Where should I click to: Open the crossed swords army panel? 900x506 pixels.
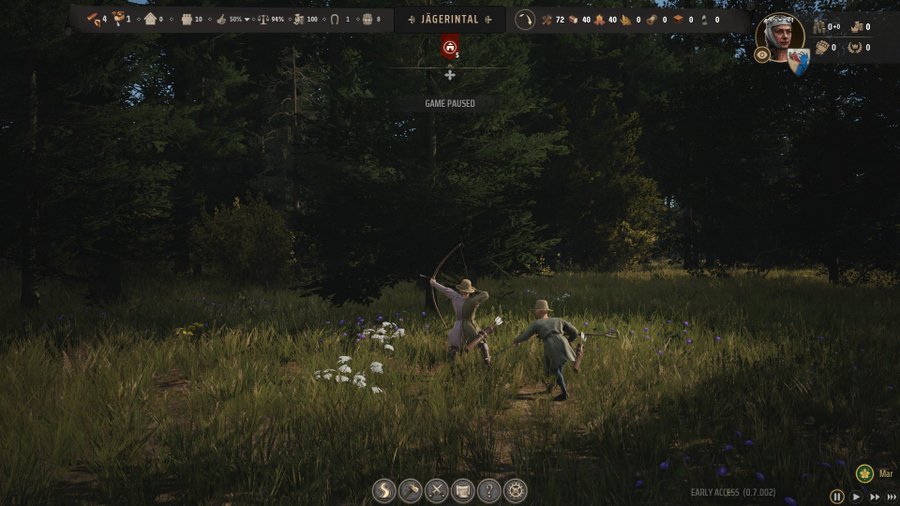(x=436, y=491)
